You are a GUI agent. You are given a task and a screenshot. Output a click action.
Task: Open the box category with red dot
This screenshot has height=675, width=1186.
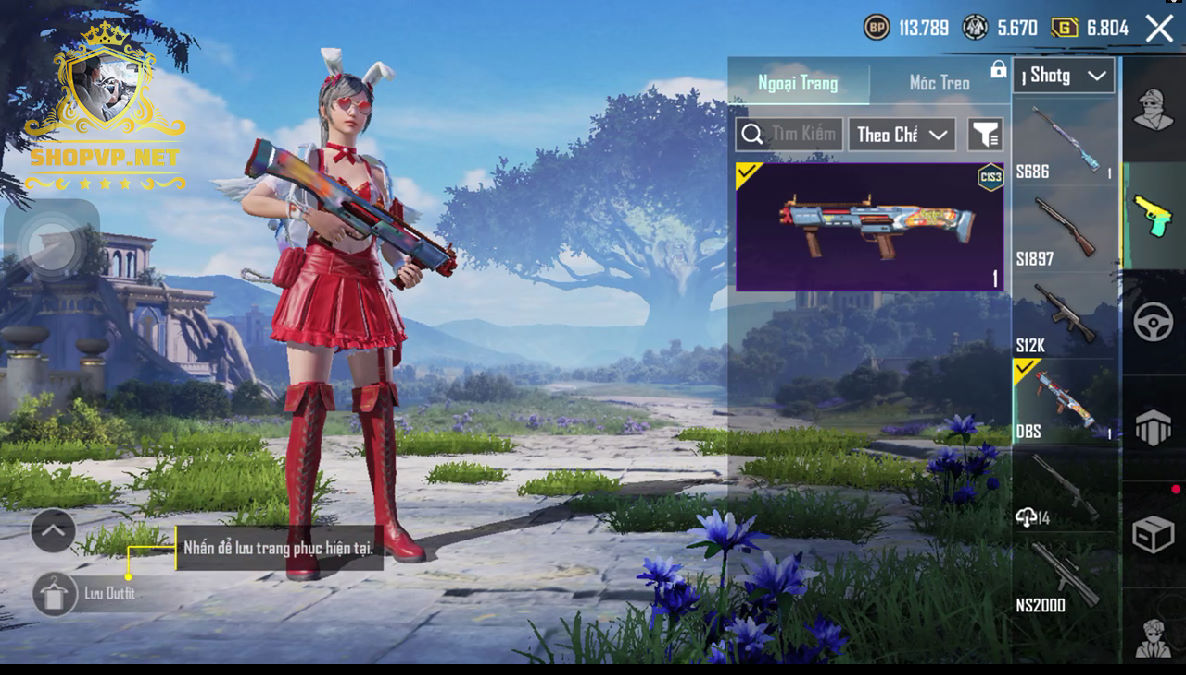(x=1153, y=535)
